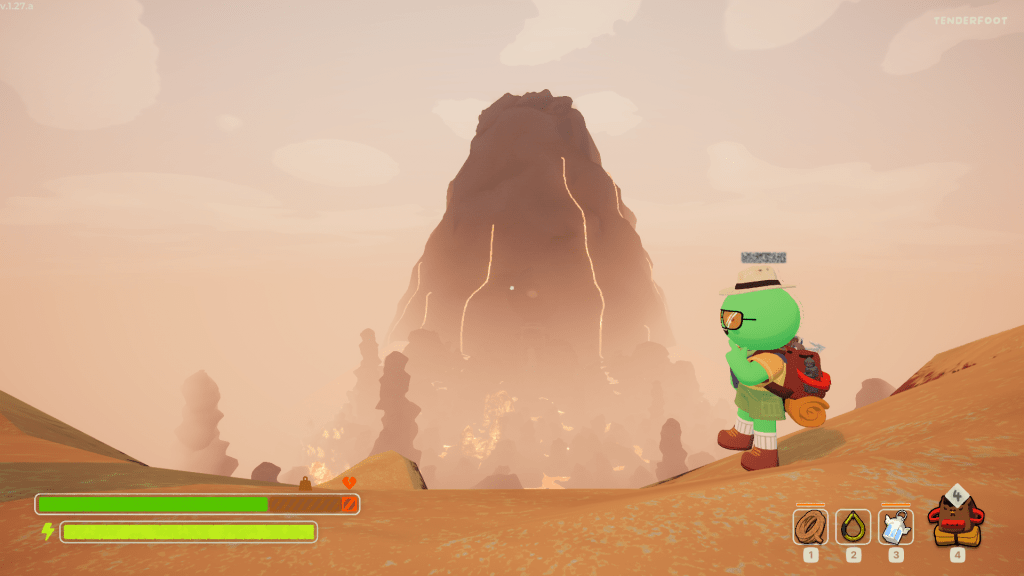Select the coiled rope in slot 1

pos(810,526)
